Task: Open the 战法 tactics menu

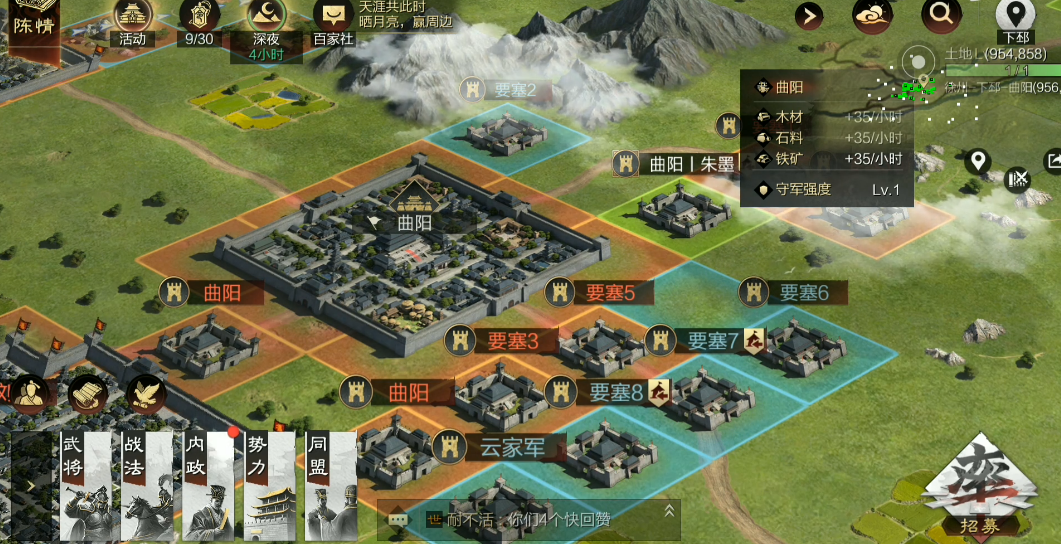Action: coord(147,487)
